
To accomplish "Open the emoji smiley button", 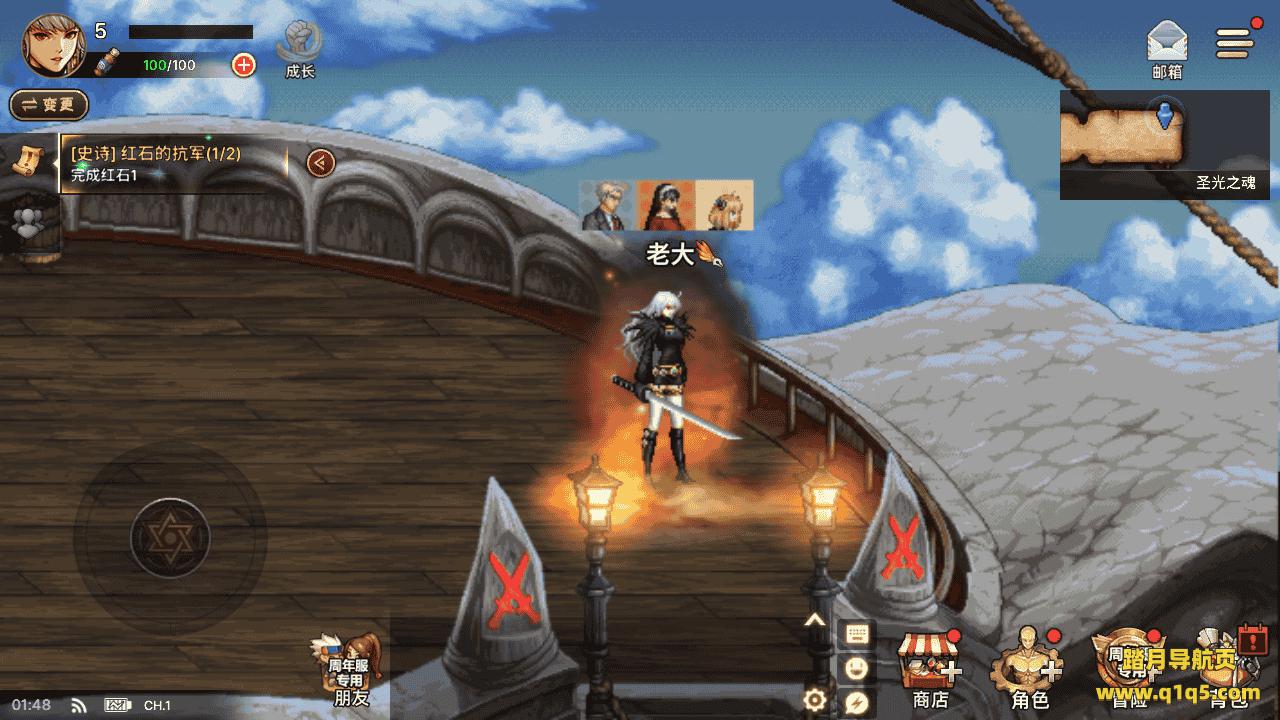I will coord(857,668).
